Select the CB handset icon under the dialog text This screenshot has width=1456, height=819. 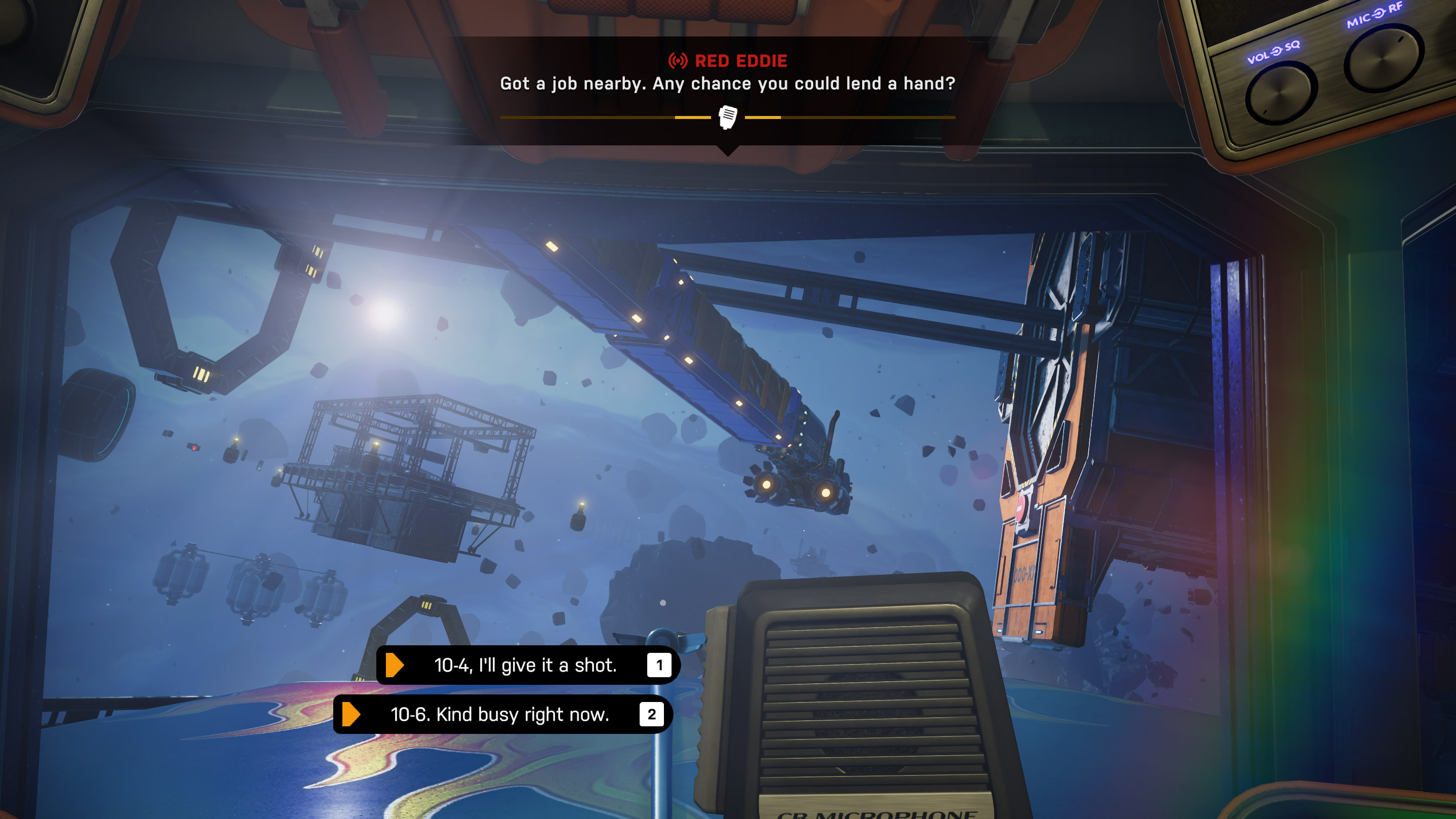coord(728,117)
